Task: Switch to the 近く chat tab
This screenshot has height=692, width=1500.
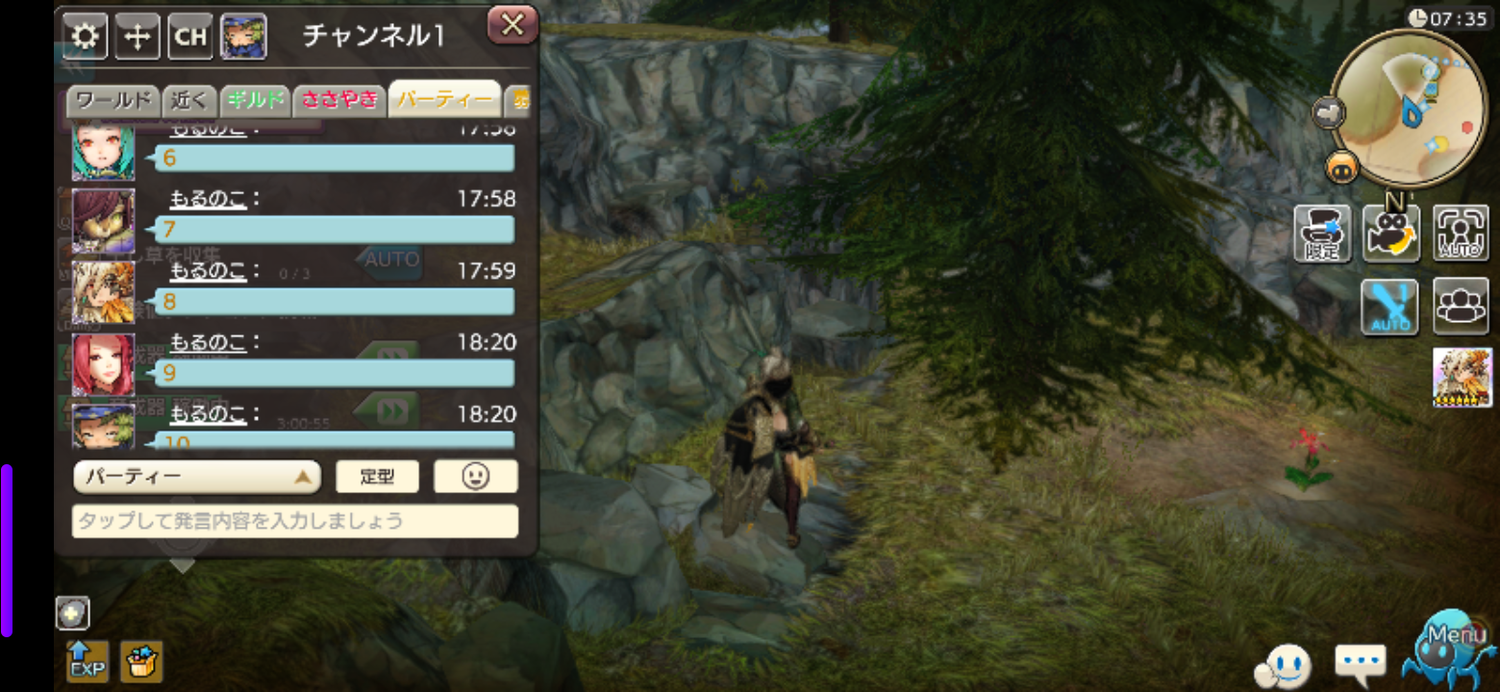Action: (189, 100)
